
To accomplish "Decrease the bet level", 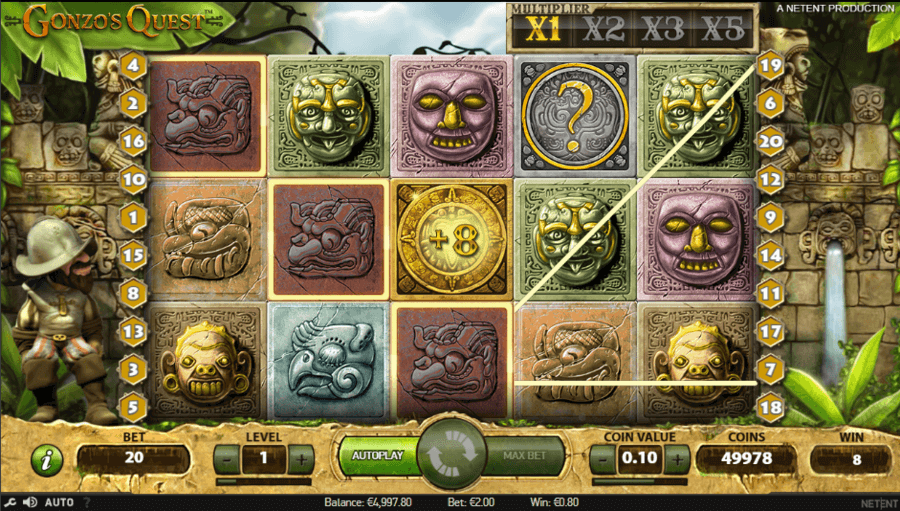I will [228, 458].
